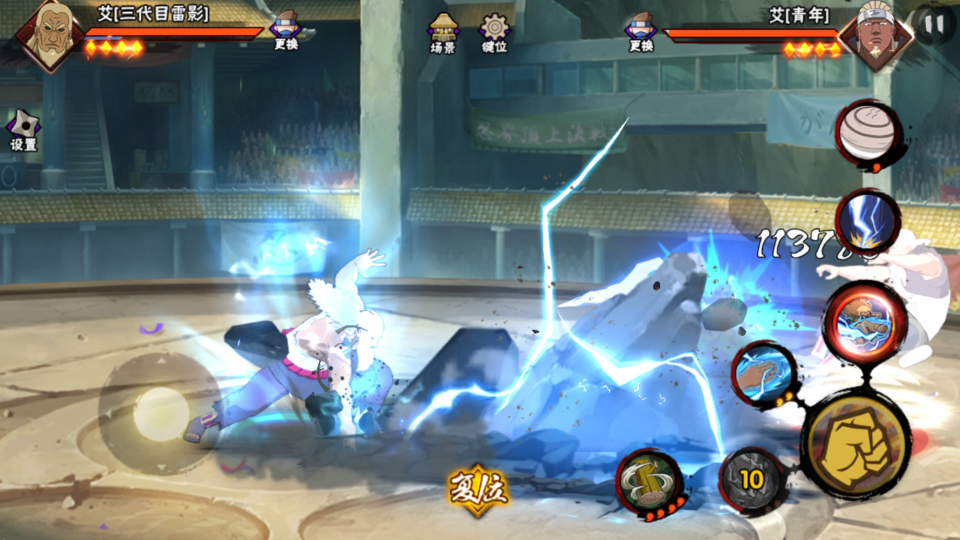Tap 更换 beside the 艾[青年] health bar

click(641, 33)
